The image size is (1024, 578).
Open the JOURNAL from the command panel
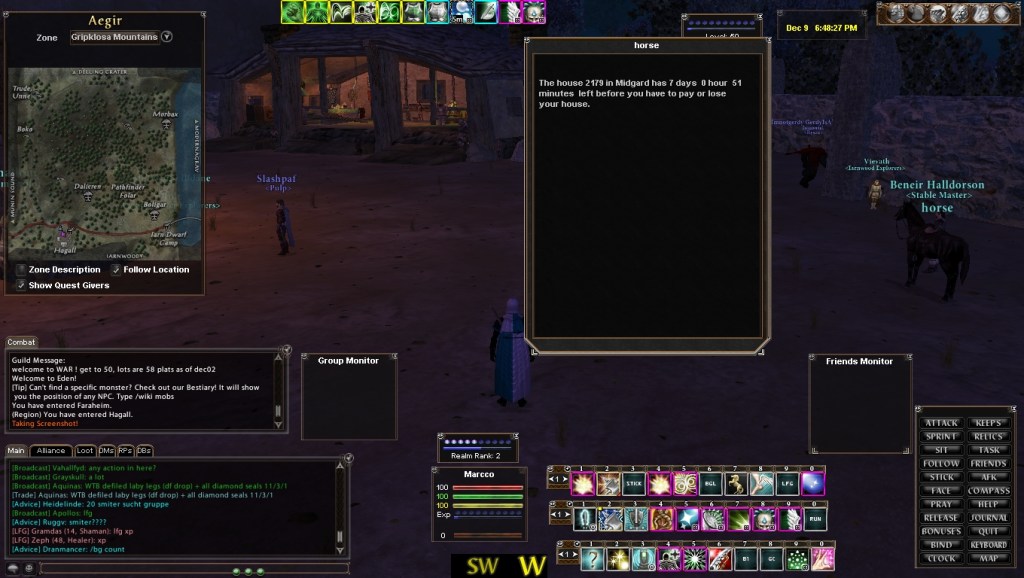pyautogui.click(x=988, y=518)
